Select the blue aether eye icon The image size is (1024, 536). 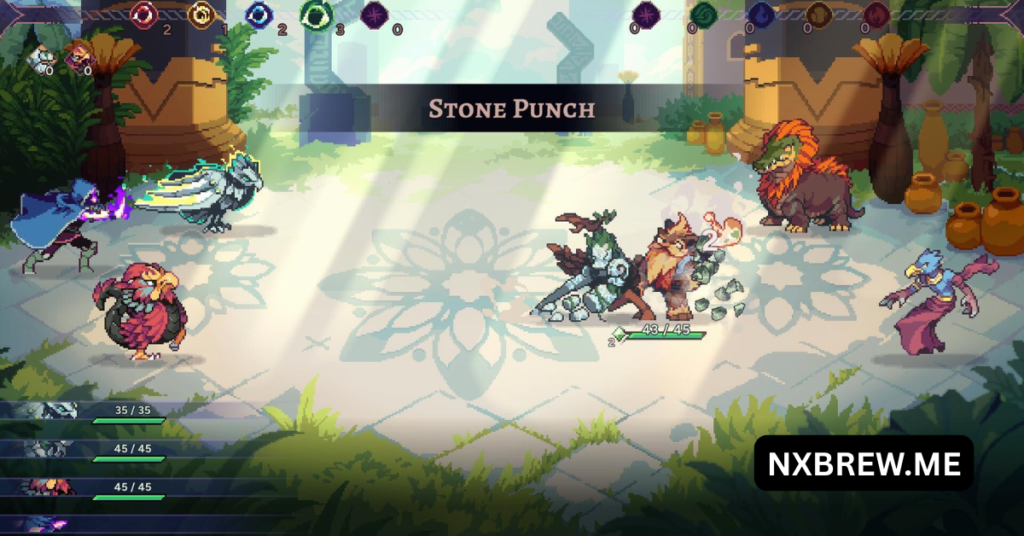coord(260,15)
